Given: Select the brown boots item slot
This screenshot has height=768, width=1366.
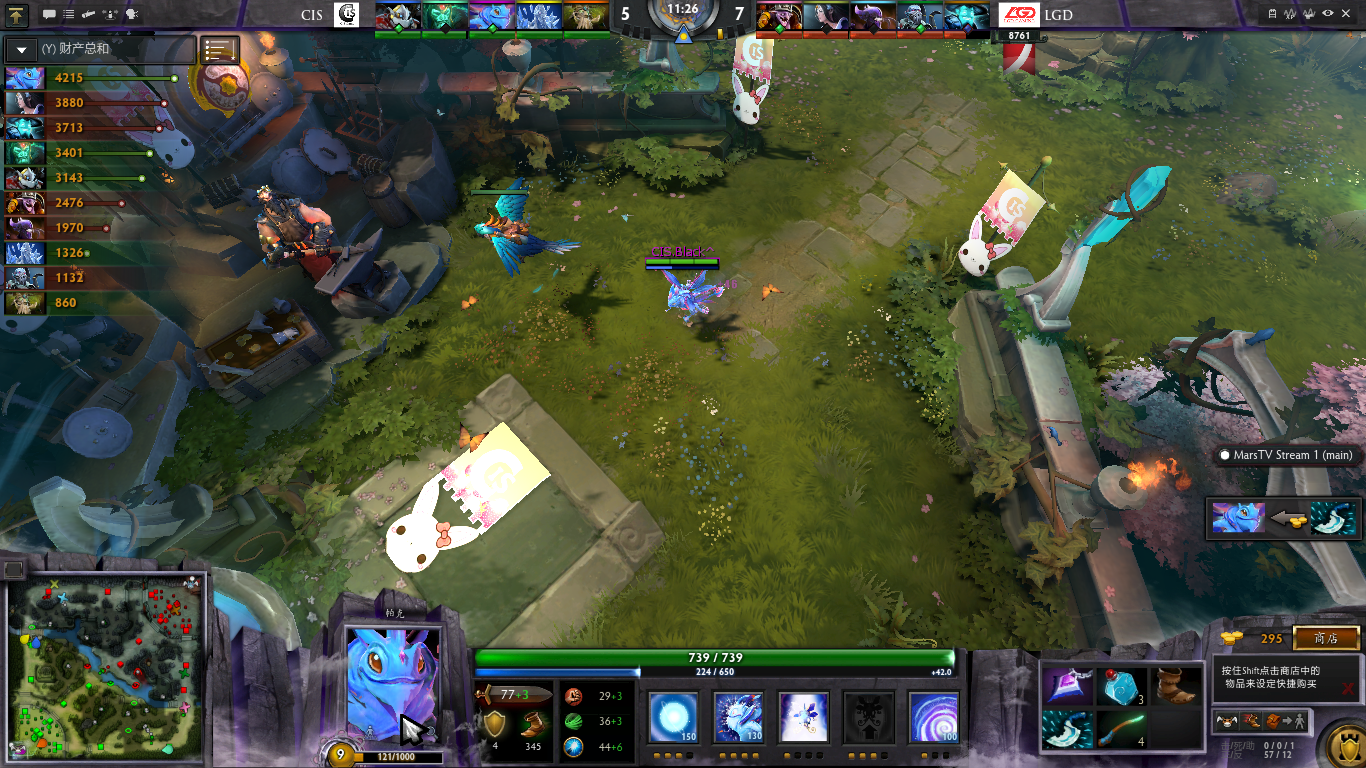Looking at the screenshot, I should [1176, 686].
